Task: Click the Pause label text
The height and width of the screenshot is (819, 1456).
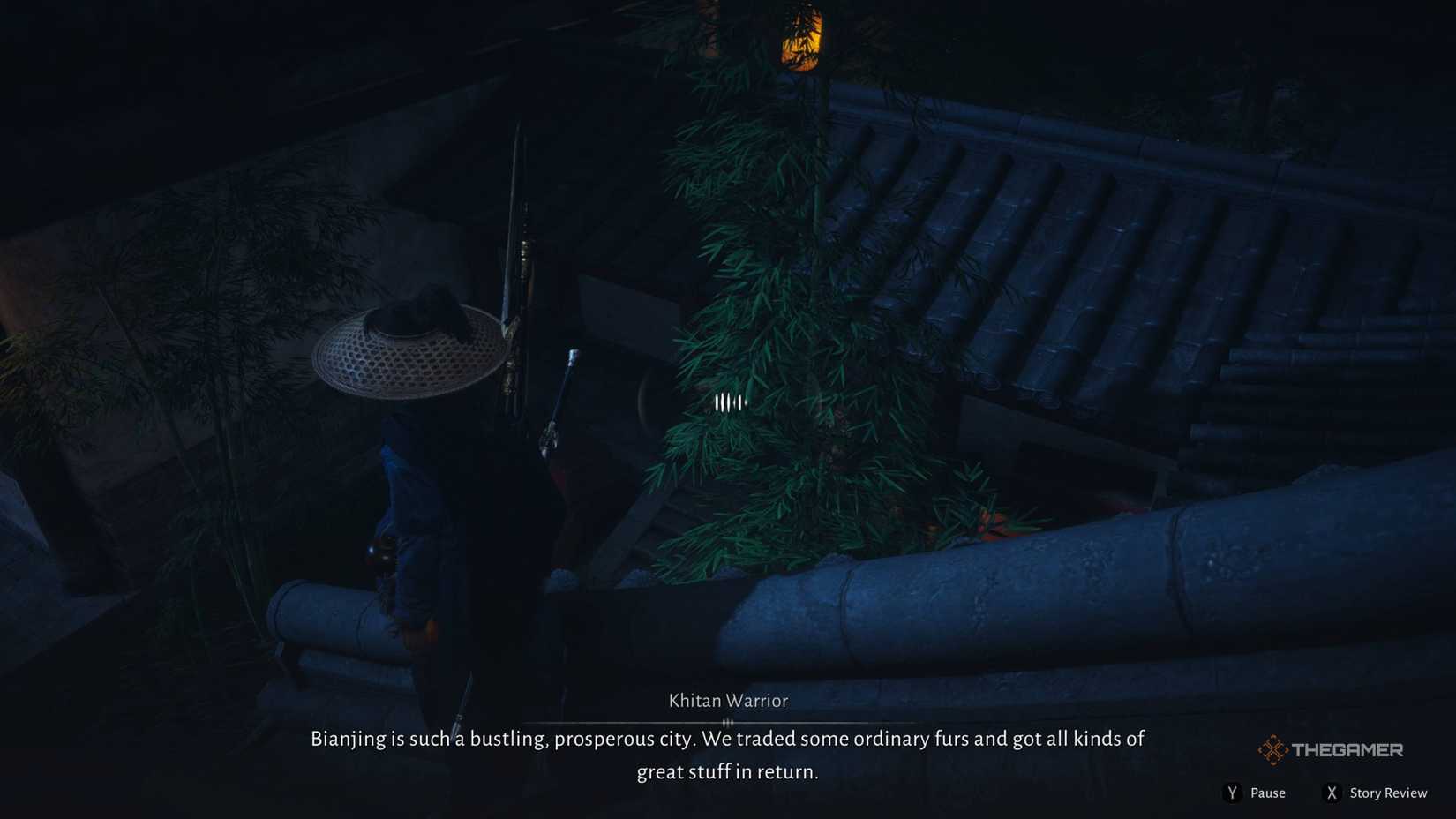Action: (x=1268, y=793)
